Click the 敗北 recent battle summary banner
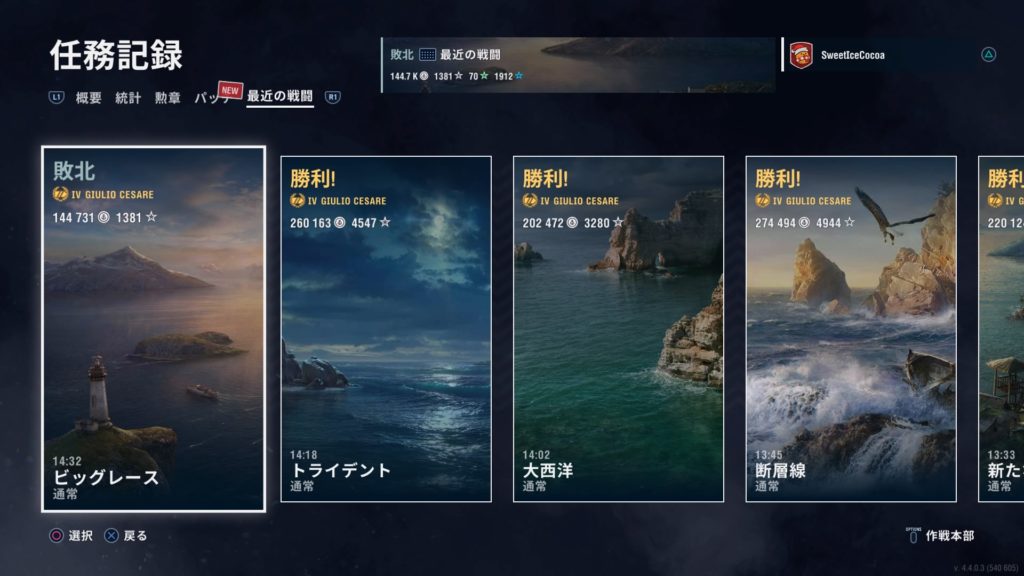This screenshot has width=1024, height=576. pos(578,65)
